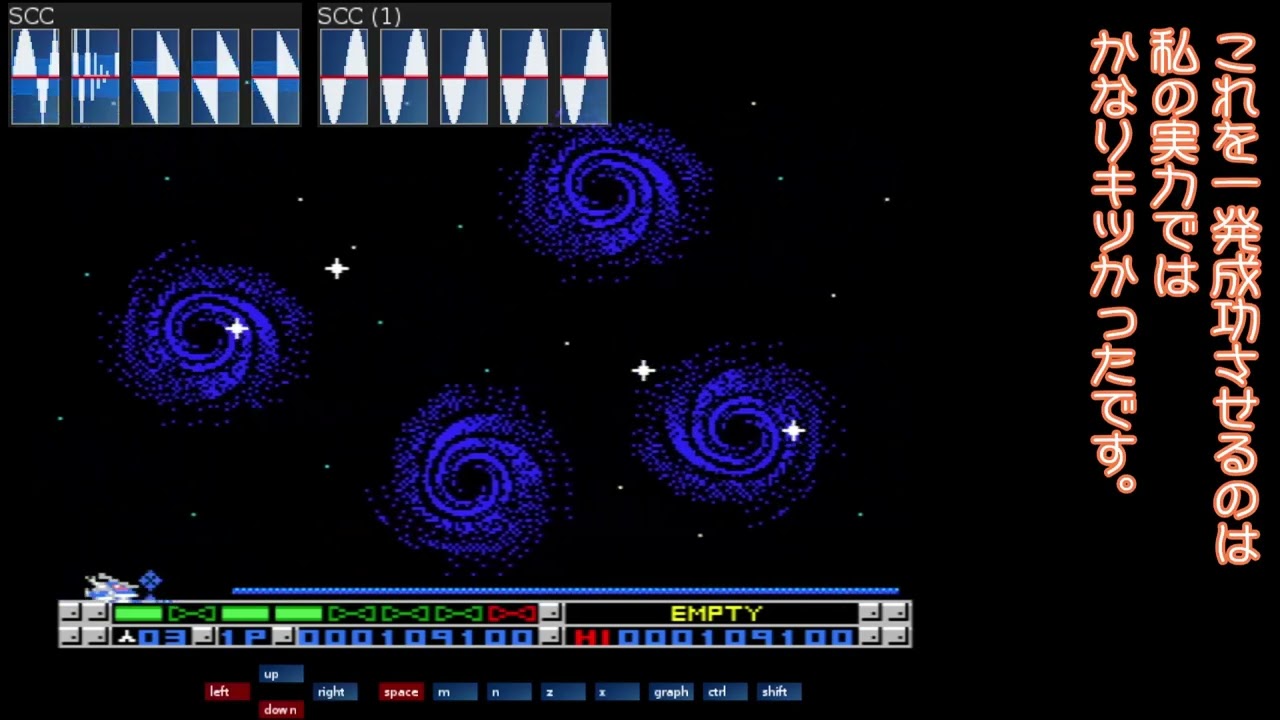Switch to the SCC (1) panel

click(358, 16)
